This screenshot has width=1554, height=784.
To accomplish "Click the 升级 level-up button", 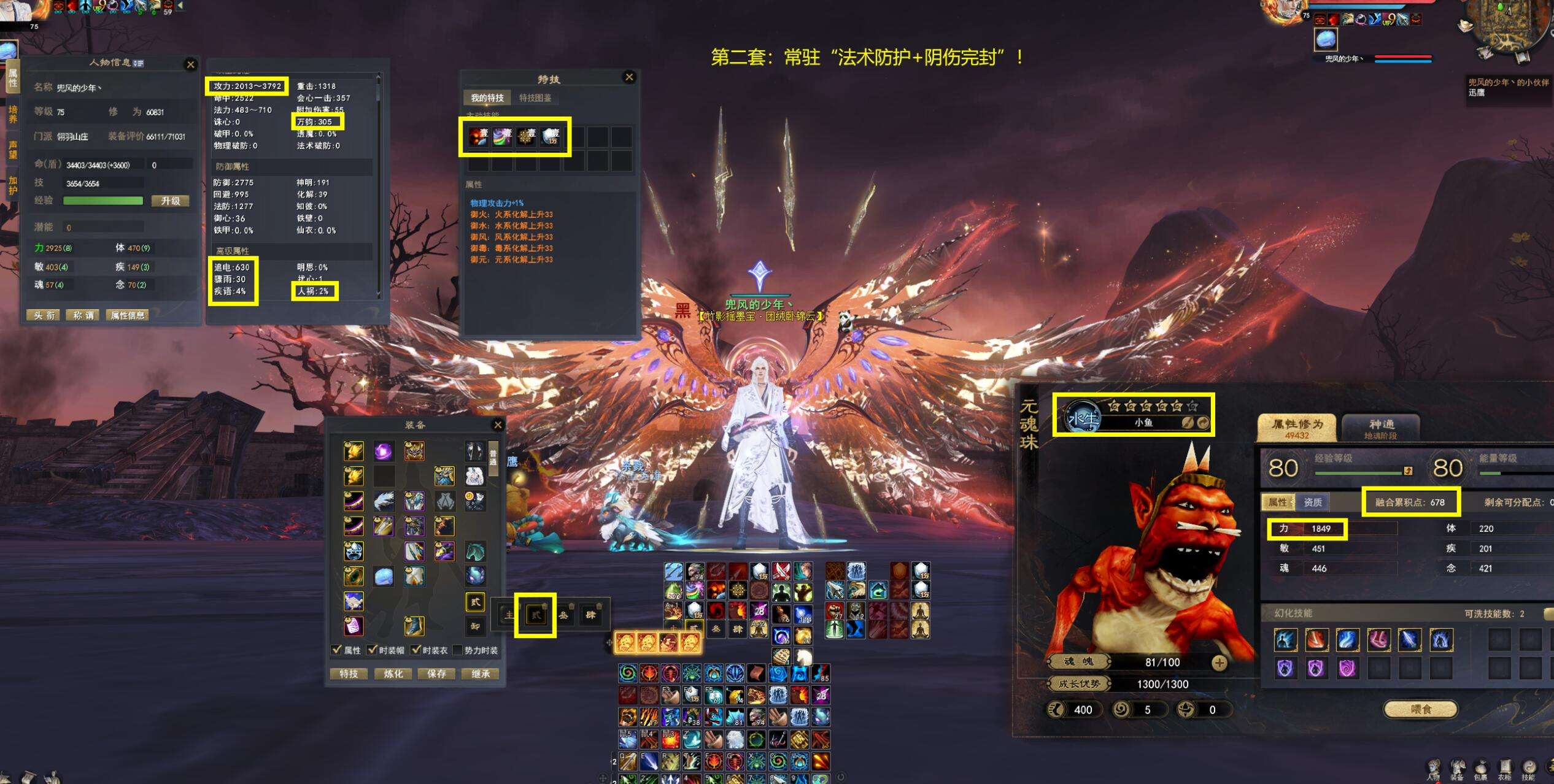I will tap(170, 201).
